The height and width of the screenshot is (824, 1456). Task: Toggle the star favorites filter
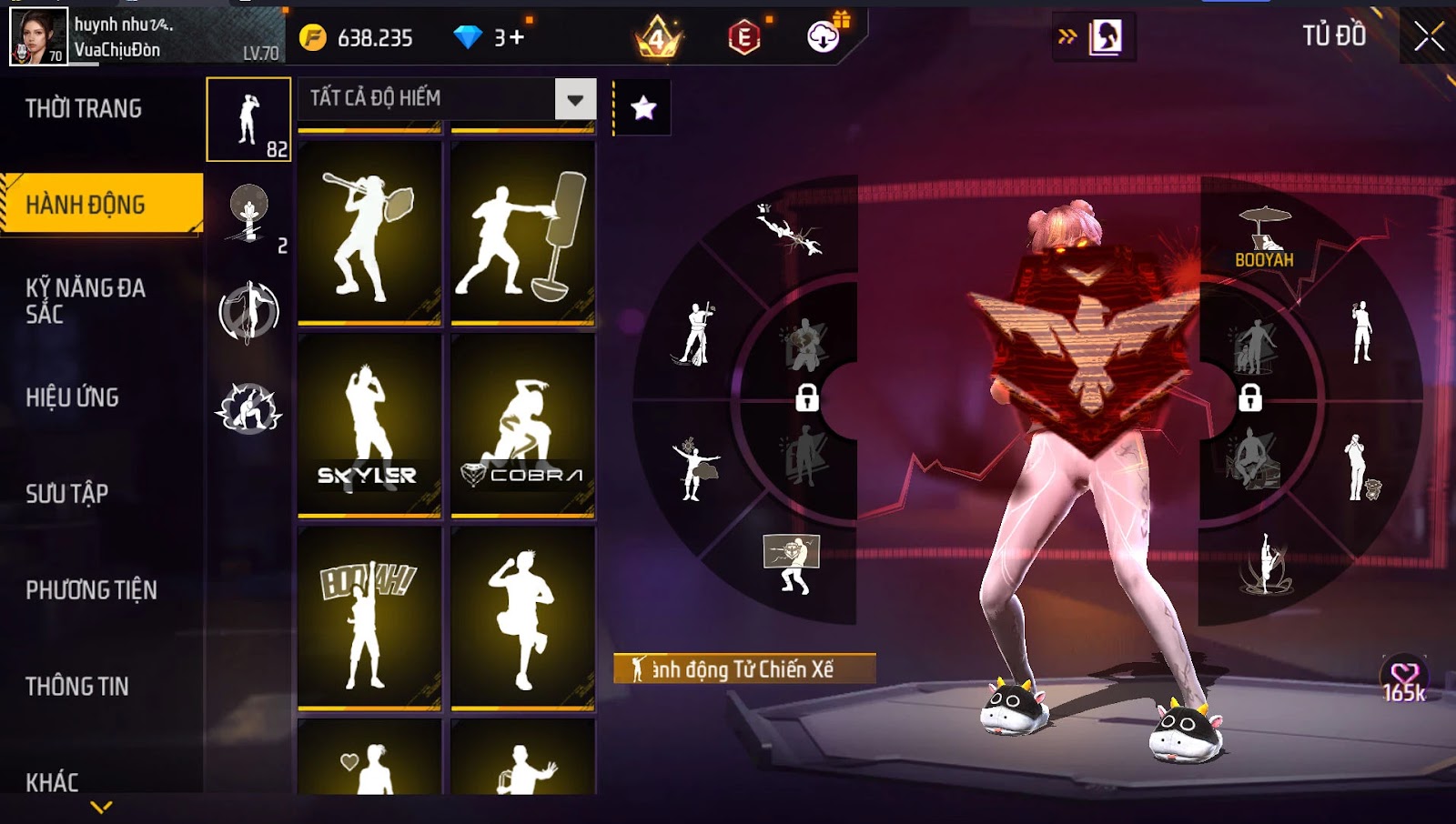[x=643, y=108]
